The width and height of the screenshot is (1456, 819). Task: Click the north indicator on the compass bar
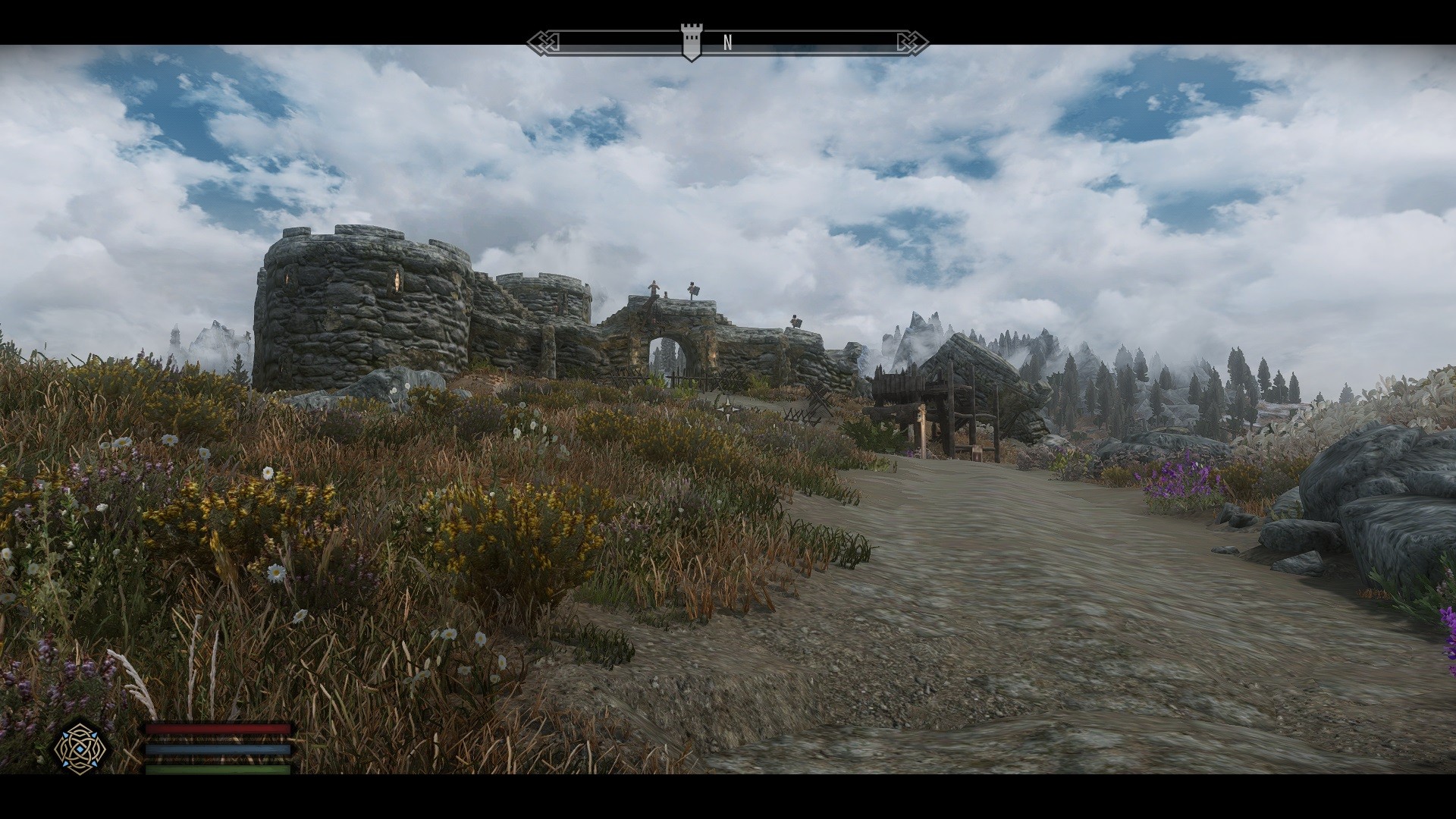click(727, 43)
